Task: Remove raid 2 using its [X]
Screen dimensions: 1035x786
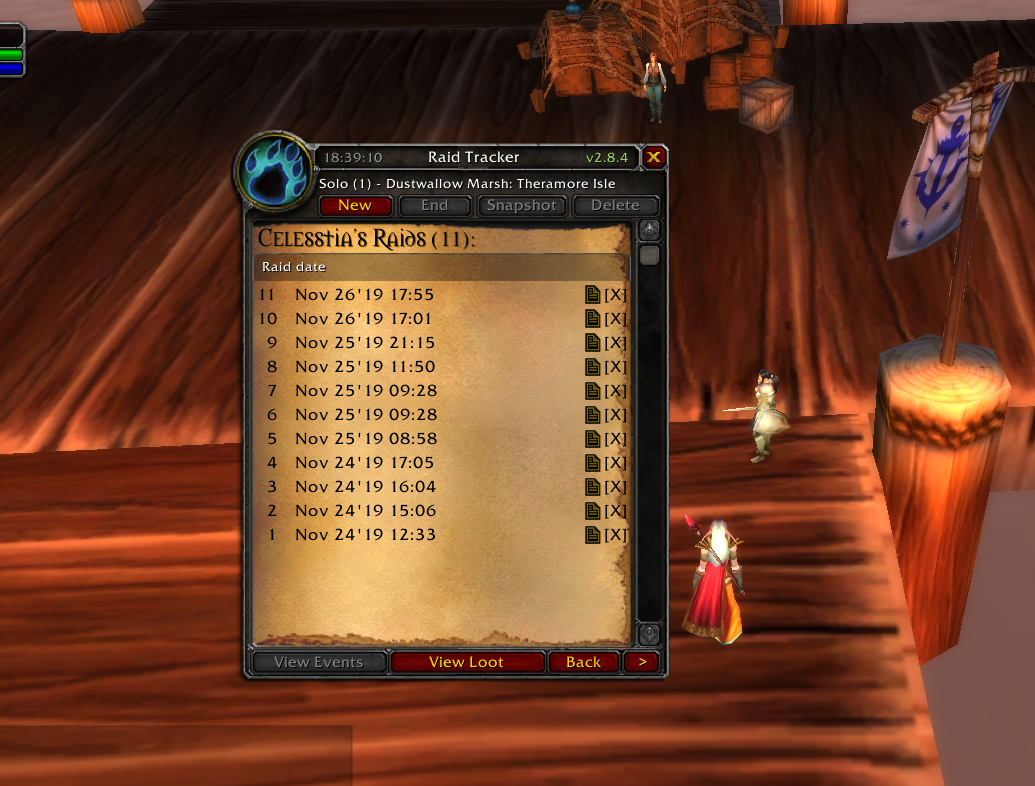Action: click(615, 511)
